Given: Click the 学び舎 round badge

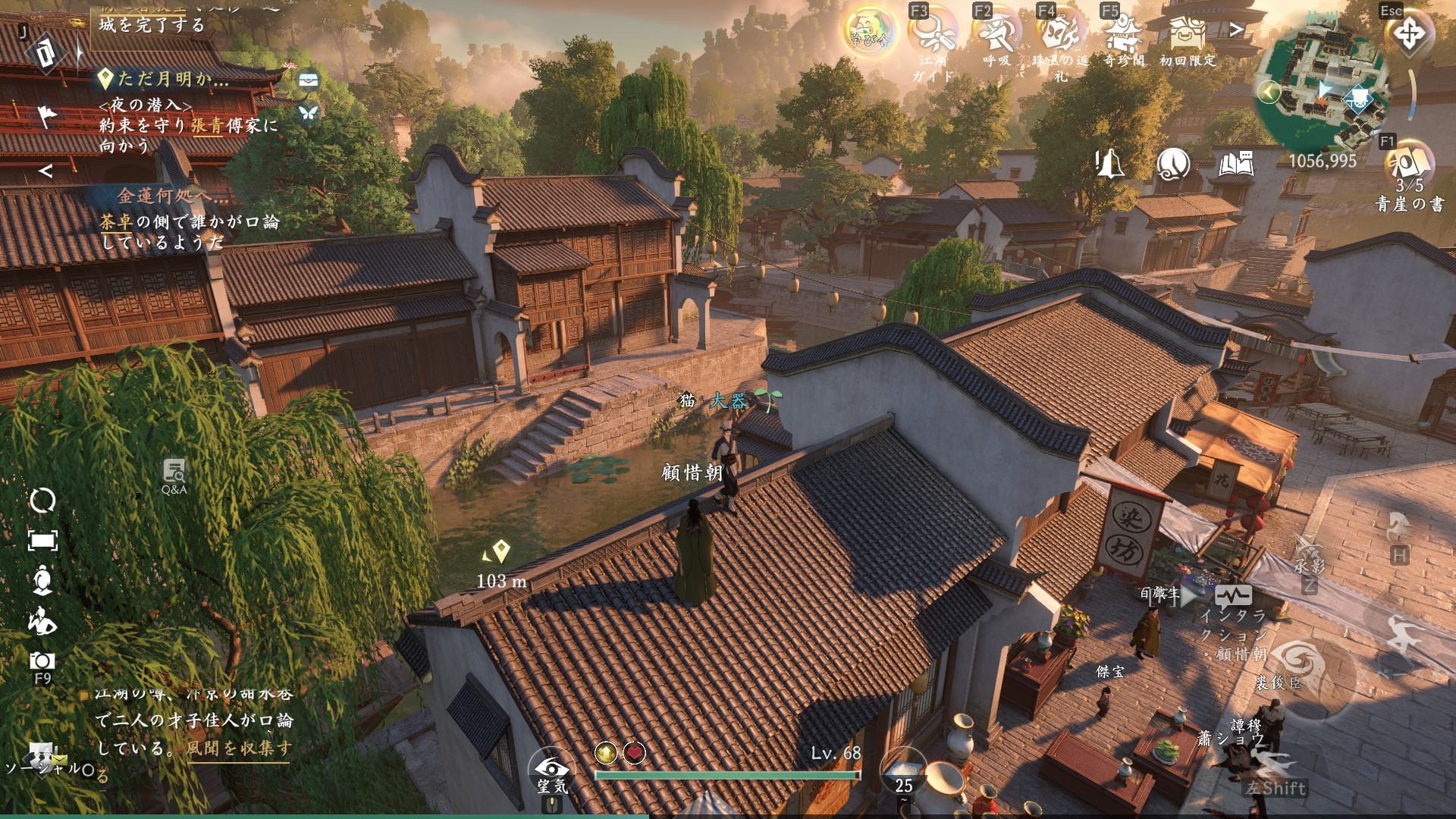Looking at the screenshot, I should pos(869,32).
